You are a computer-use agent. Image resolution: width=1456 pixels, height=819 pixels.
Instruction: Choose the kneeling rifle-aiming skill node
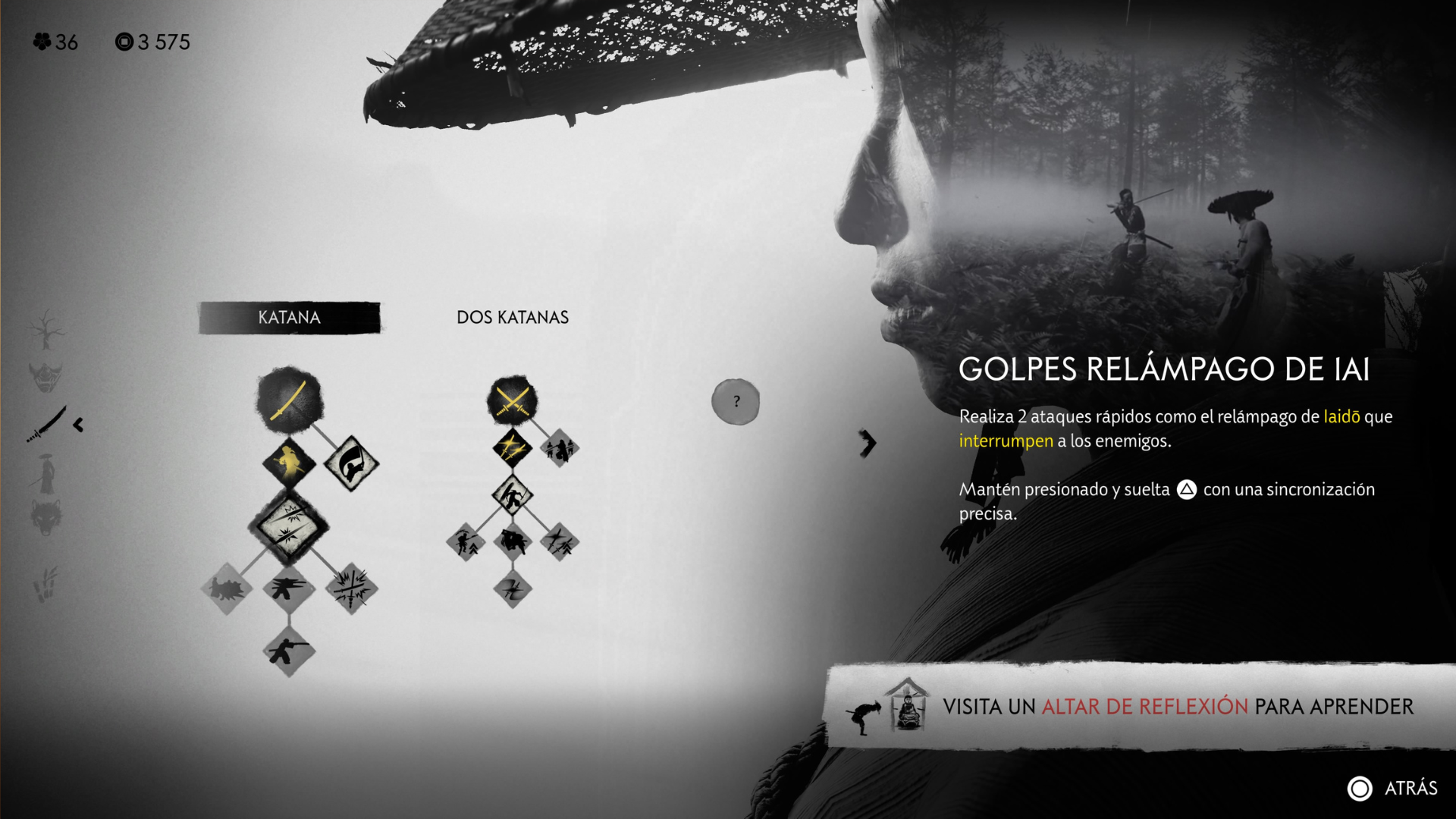[x=289, y=651]
